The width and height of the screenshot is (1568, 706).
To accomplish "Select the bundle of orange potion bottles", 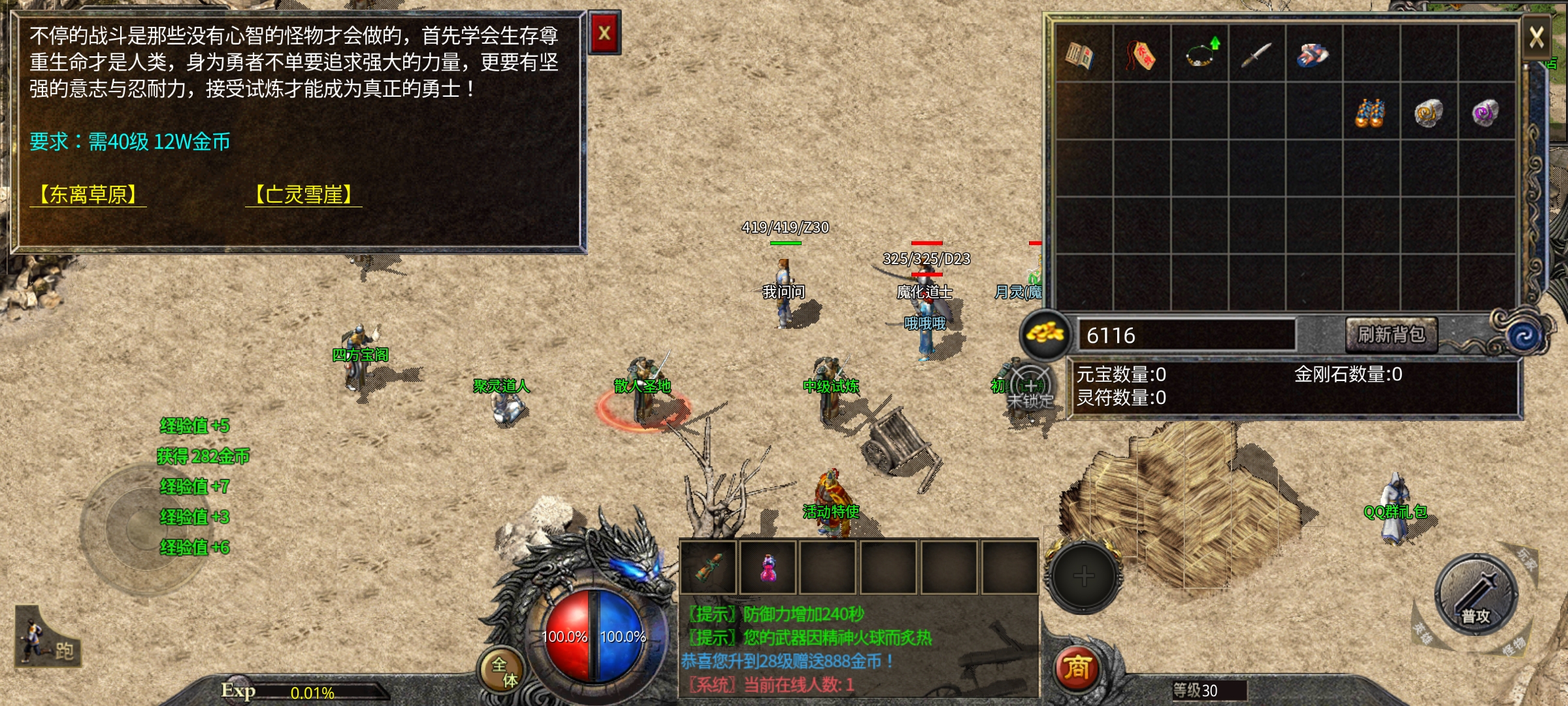I will [x=1371, y=112].
